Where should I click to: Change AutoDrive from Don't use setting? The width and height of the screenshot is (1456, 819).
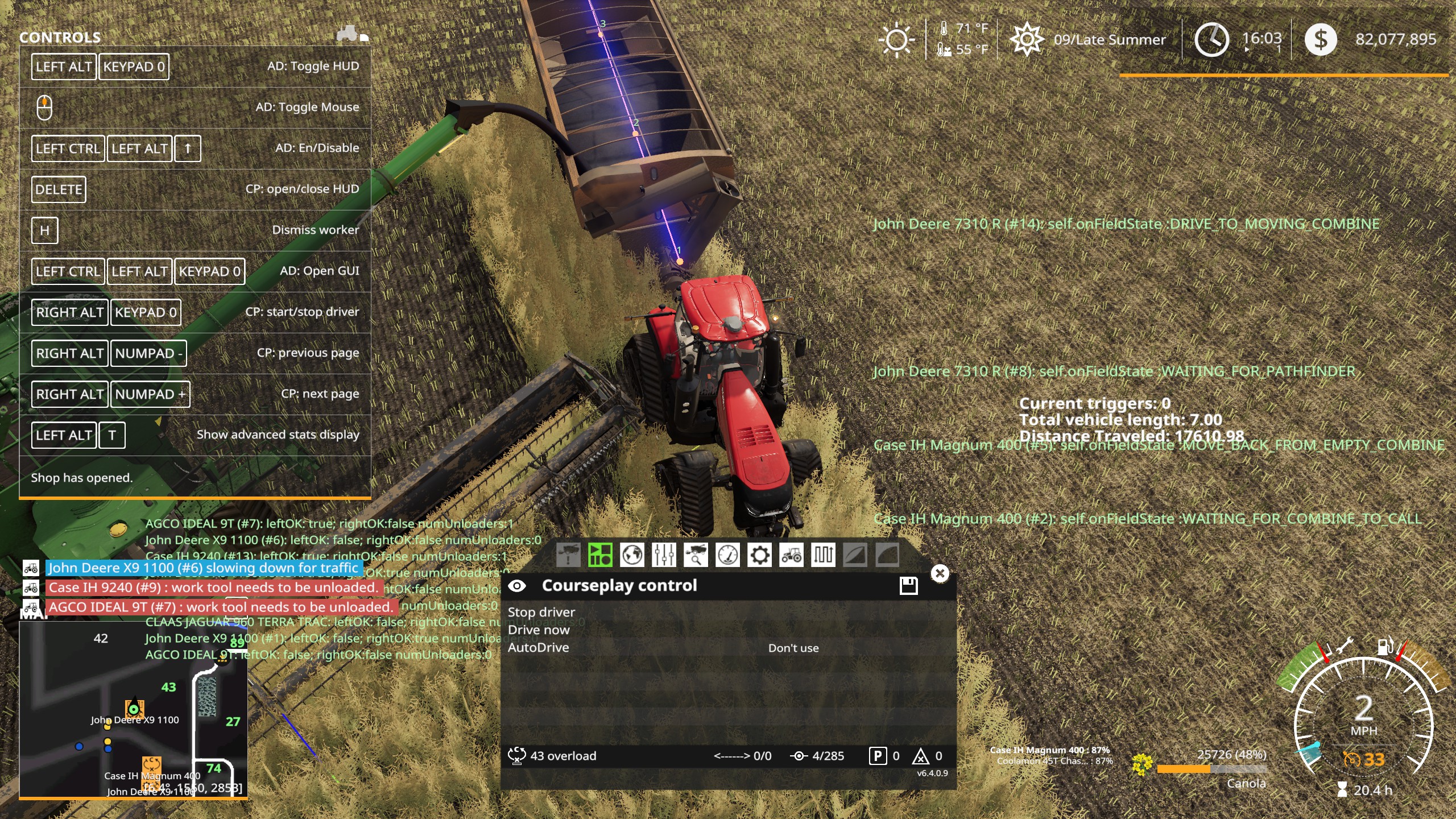793,648
